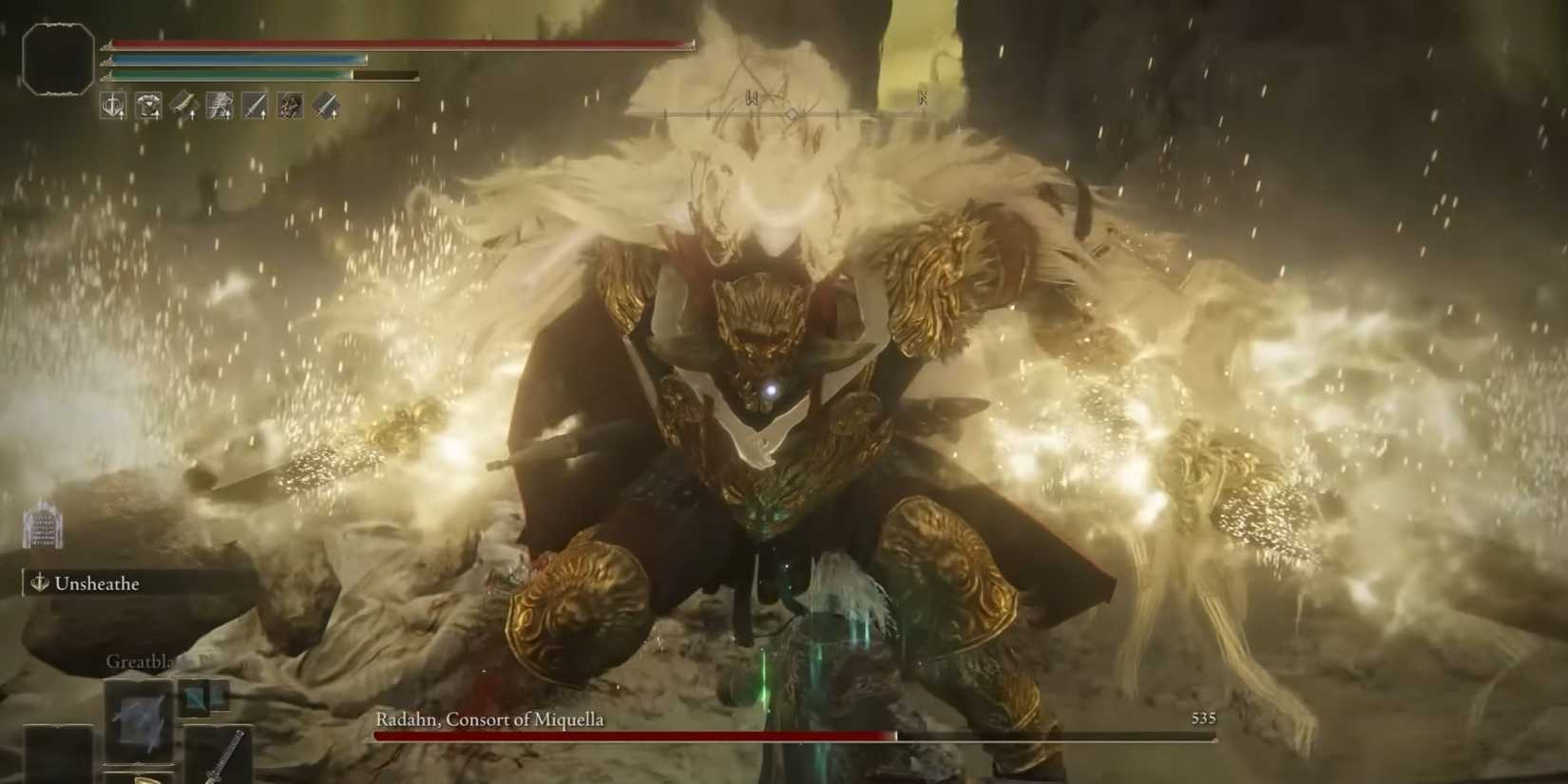The width and height of the screenshot is (1568, 784).
Task: Click the fourth status effect buff icon
Action: (x=219, y=105)
